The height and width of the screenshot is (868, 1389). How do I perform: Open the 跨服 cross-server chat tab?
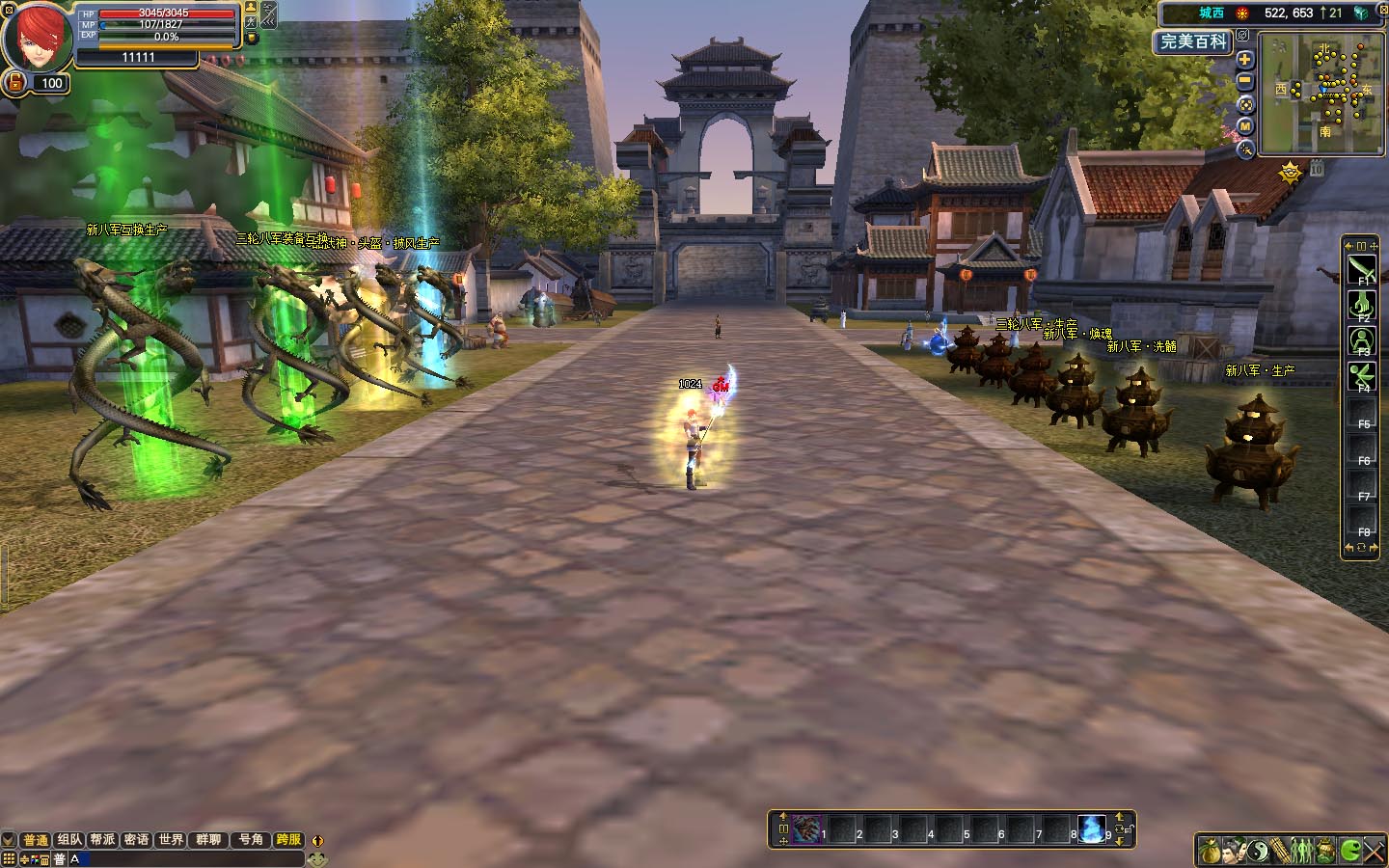(x=287, y=840)
